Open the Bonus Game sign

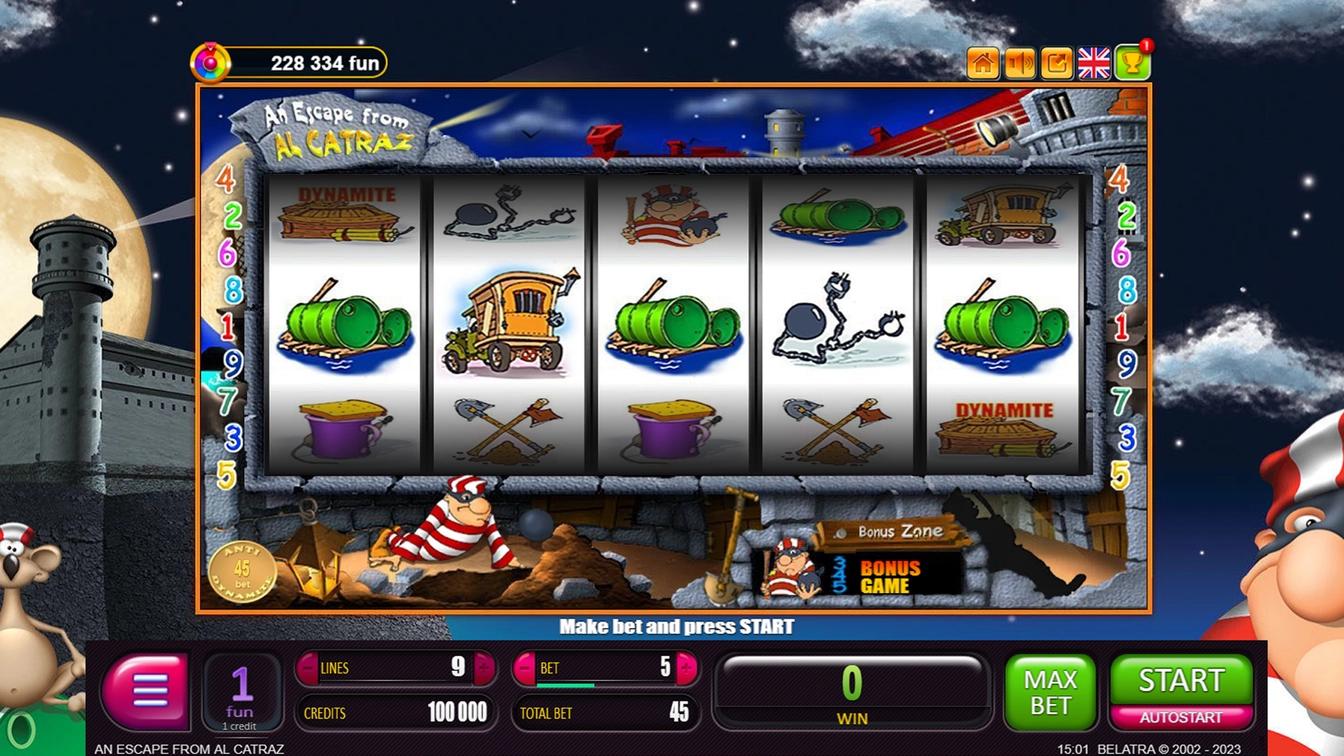(x=888, y=577)
